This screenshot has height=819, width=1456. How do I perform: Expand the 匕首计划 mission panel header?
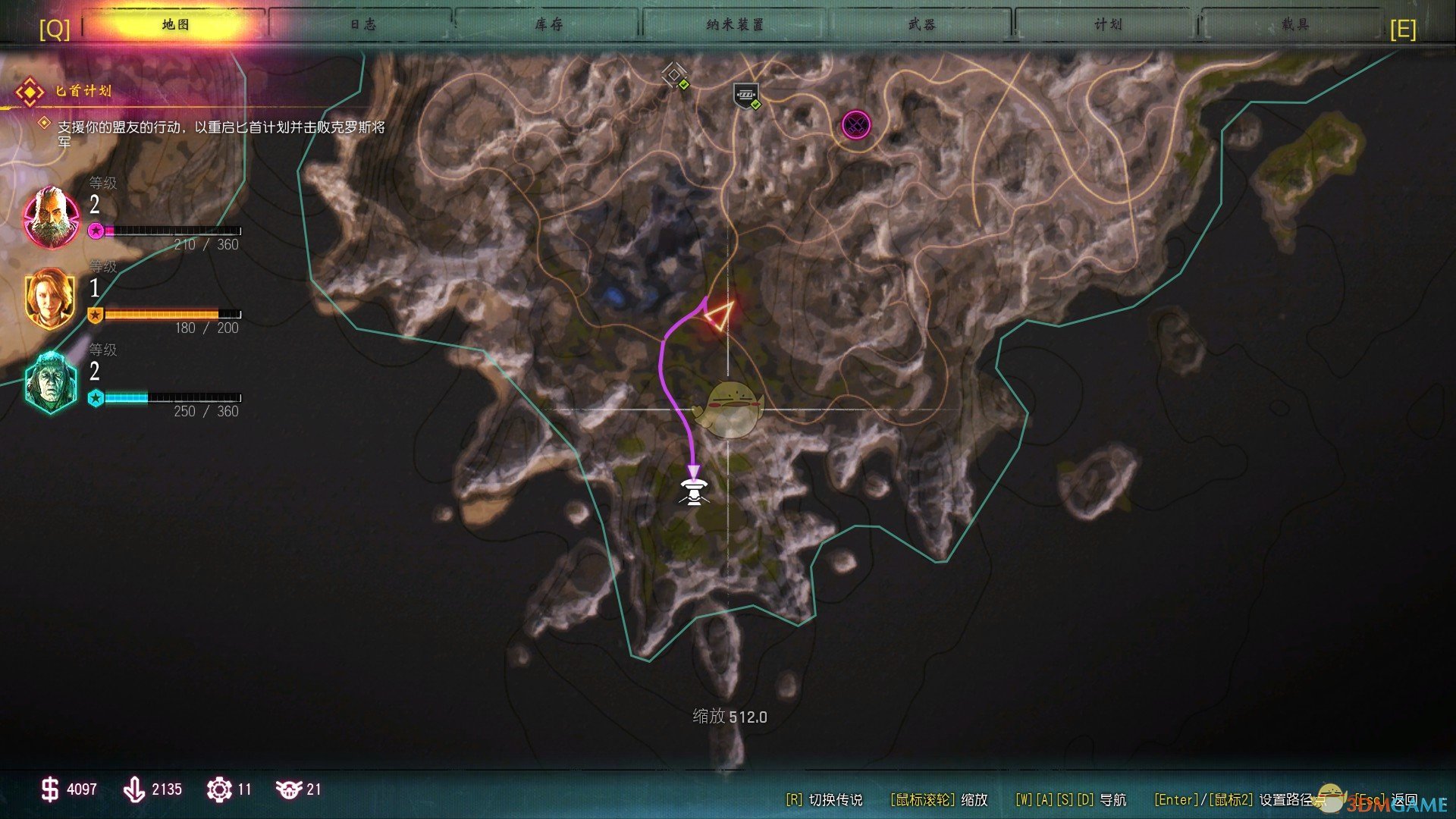click(83, 90)
